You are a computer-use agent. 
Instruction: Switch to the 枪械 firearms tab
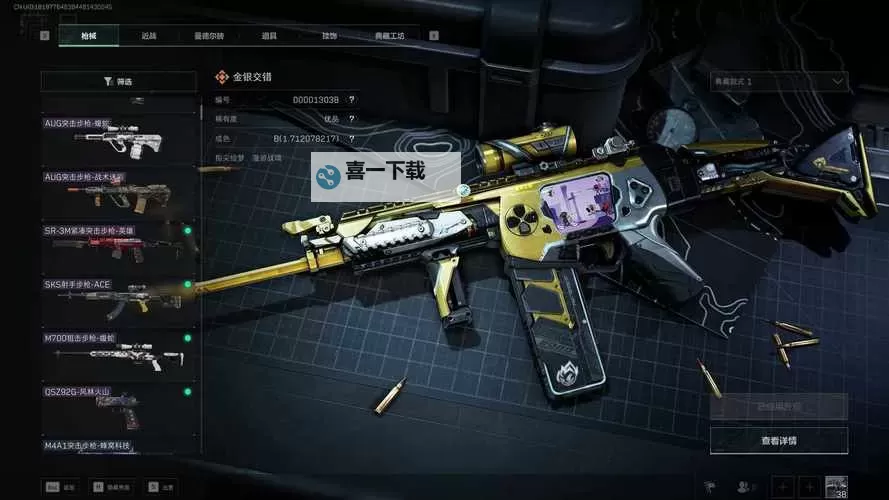(x=88, y=36)
